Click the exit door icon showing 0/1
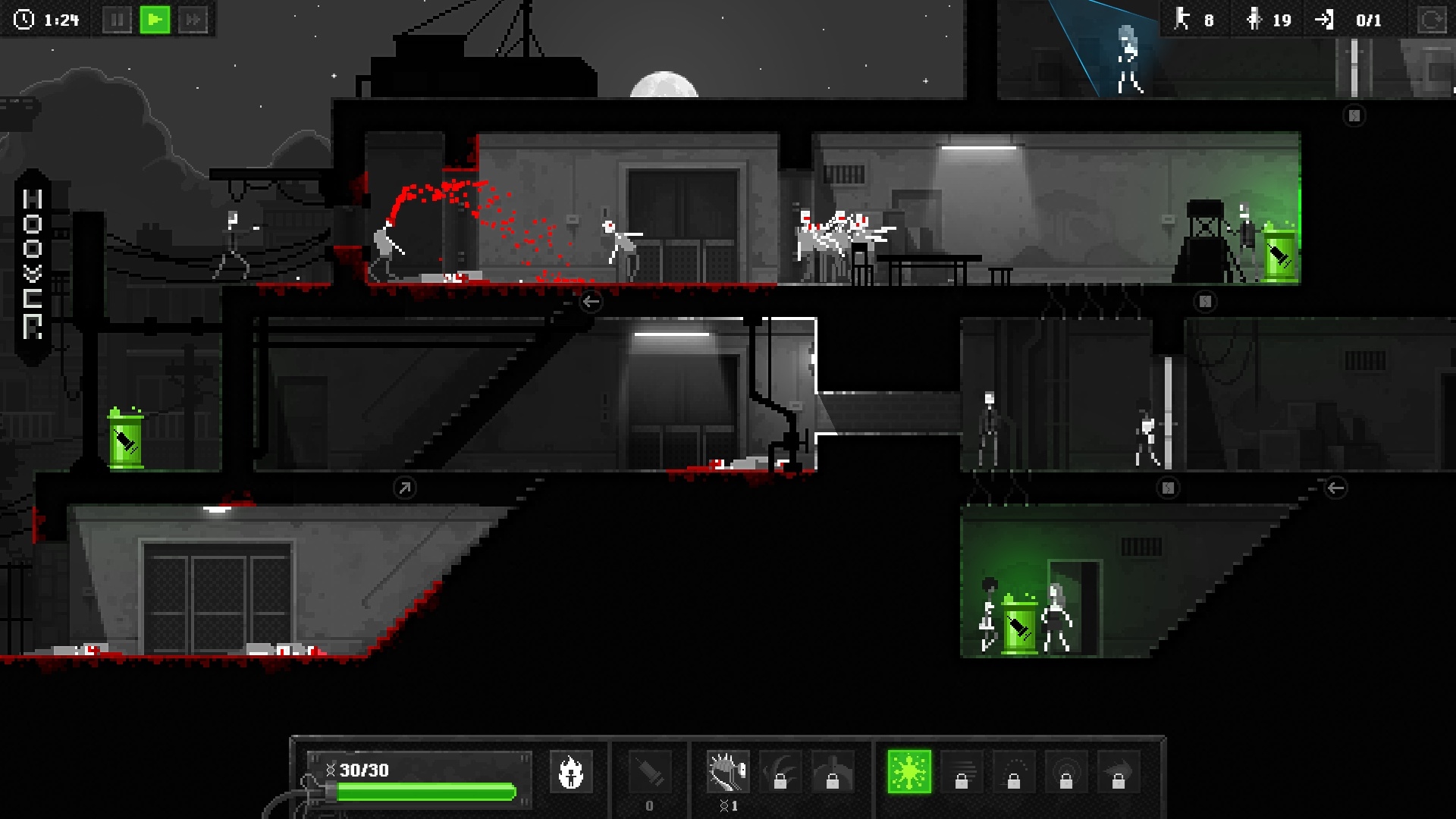The width and height of the screenshot is (1456, 819). (1323, 20)
